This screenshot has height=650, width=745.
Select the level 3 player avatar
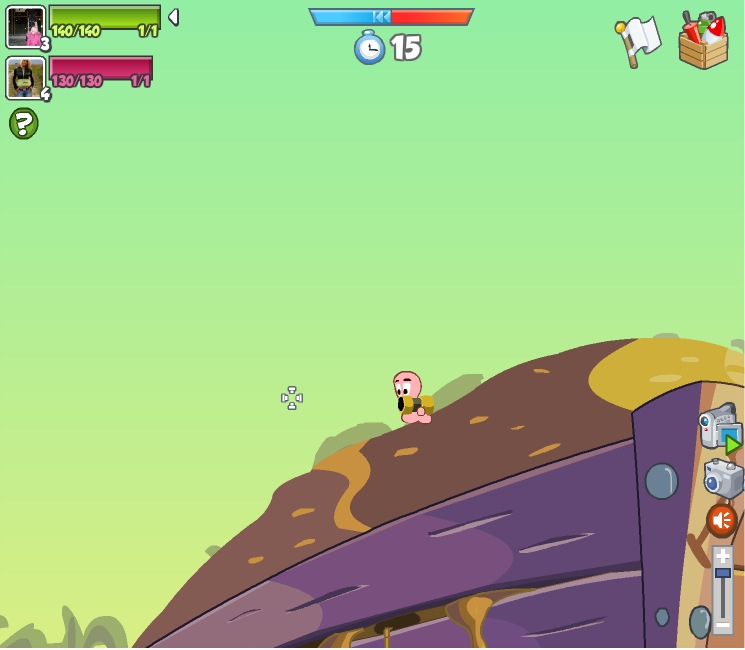pos(26,27)
